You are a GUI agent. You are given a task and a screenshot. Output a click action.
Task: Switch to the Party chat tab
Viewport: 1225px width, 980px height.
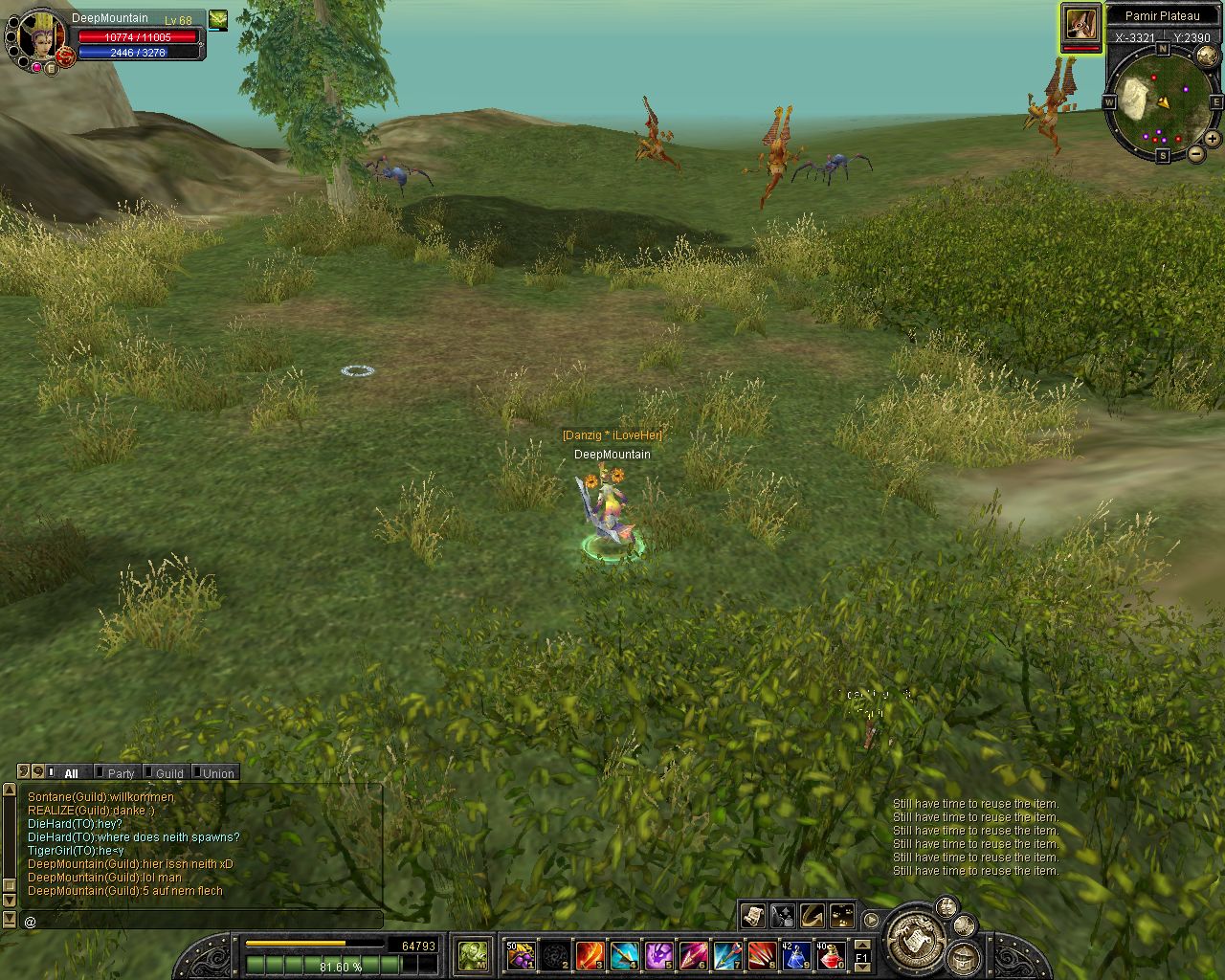pos(121,773)
